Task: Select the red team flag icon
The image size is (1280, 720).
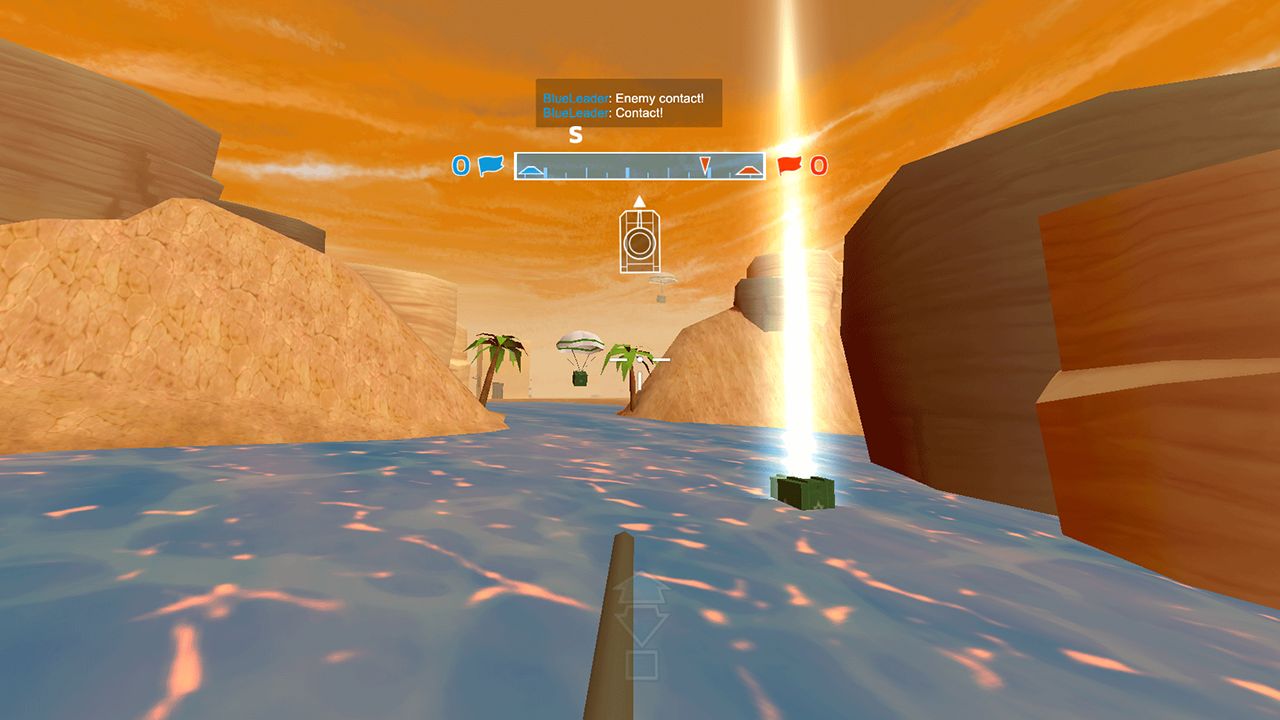Action: pyautogui.click(x=789, y=166)
